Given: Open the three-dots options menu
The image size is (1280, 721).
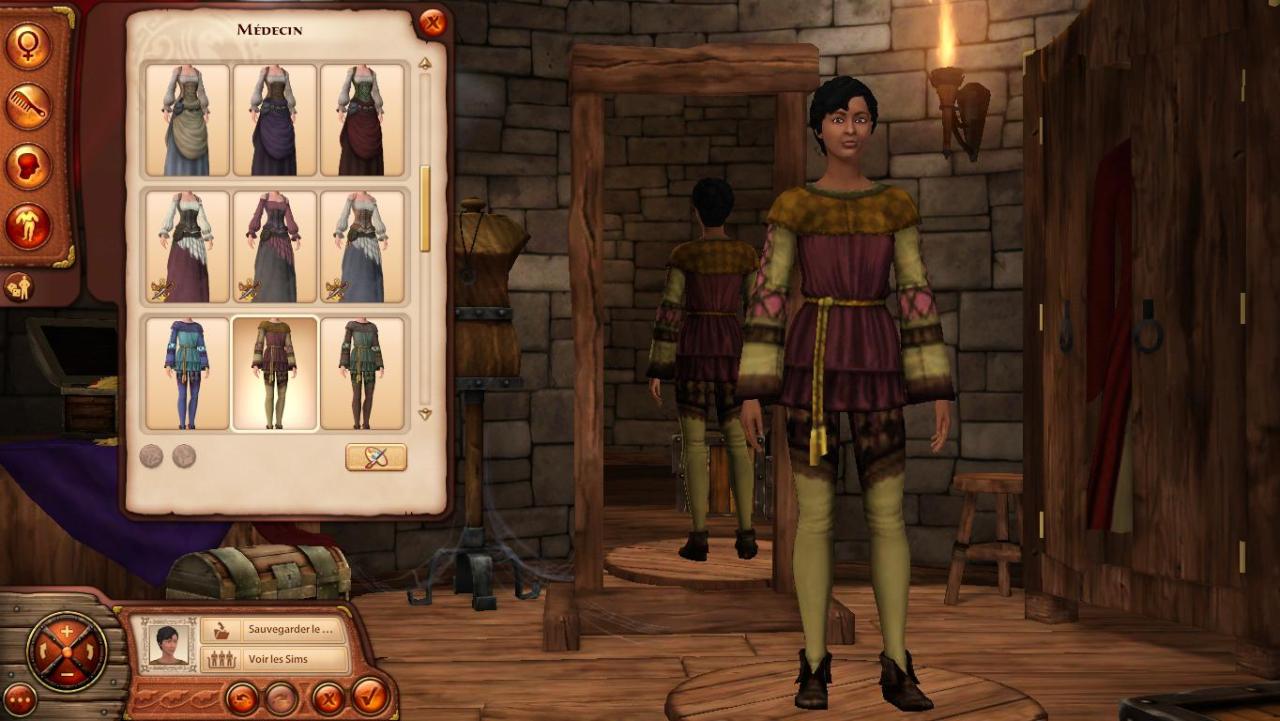Looking at the screenshot, I should [x=19, y=698].
